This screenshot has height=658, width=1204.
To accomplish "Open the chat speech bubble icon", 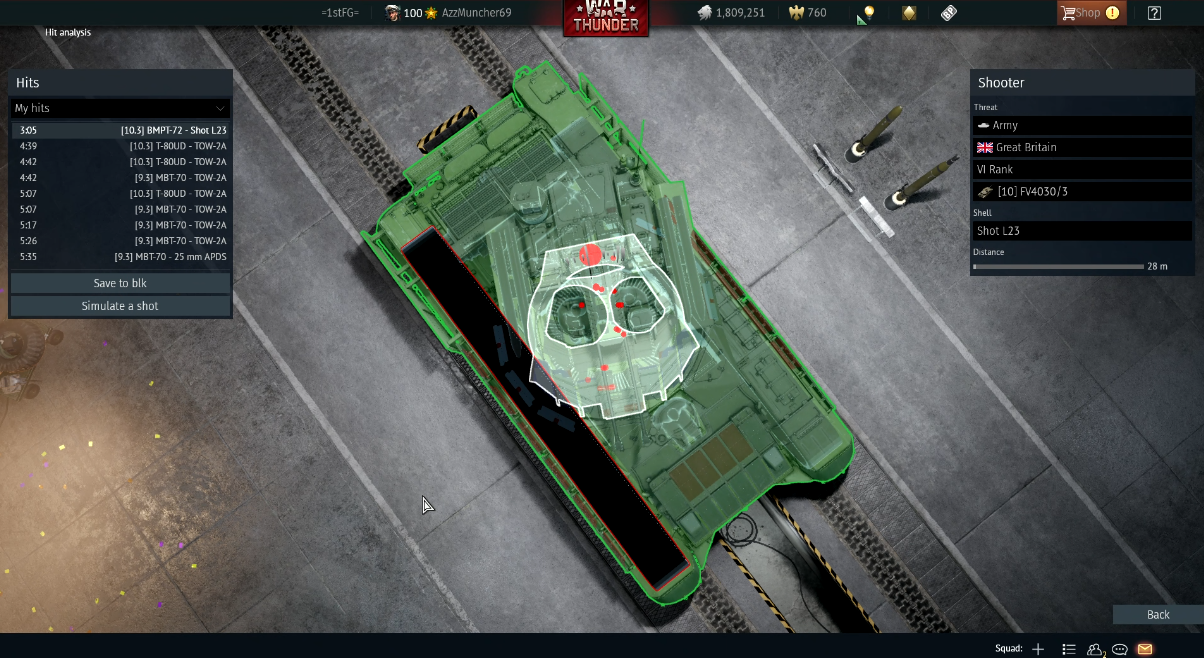I will [1120, 649].
